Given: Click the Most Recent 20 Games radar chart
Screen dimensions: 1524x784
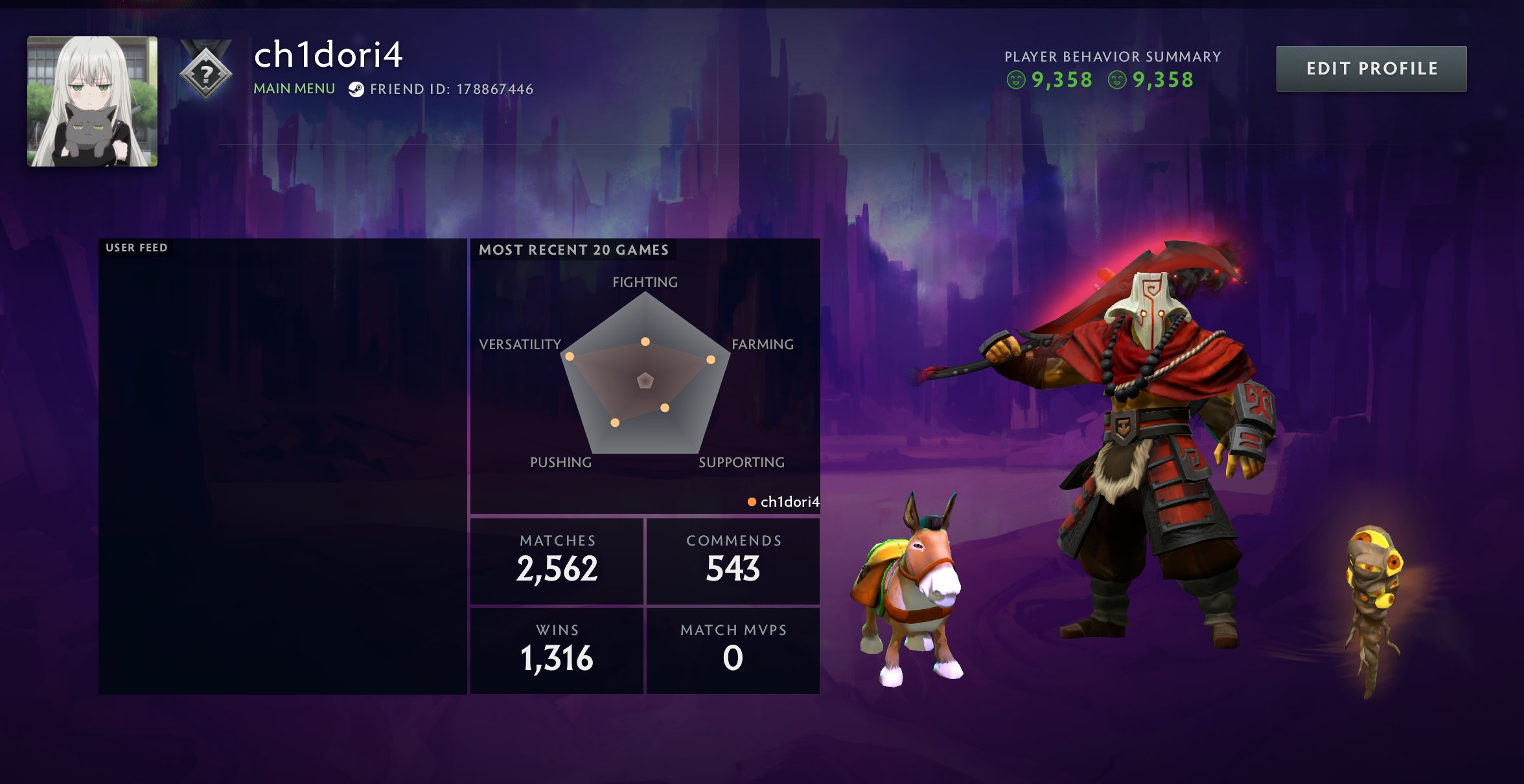Looking at the screenshot, I should point(645,376).
